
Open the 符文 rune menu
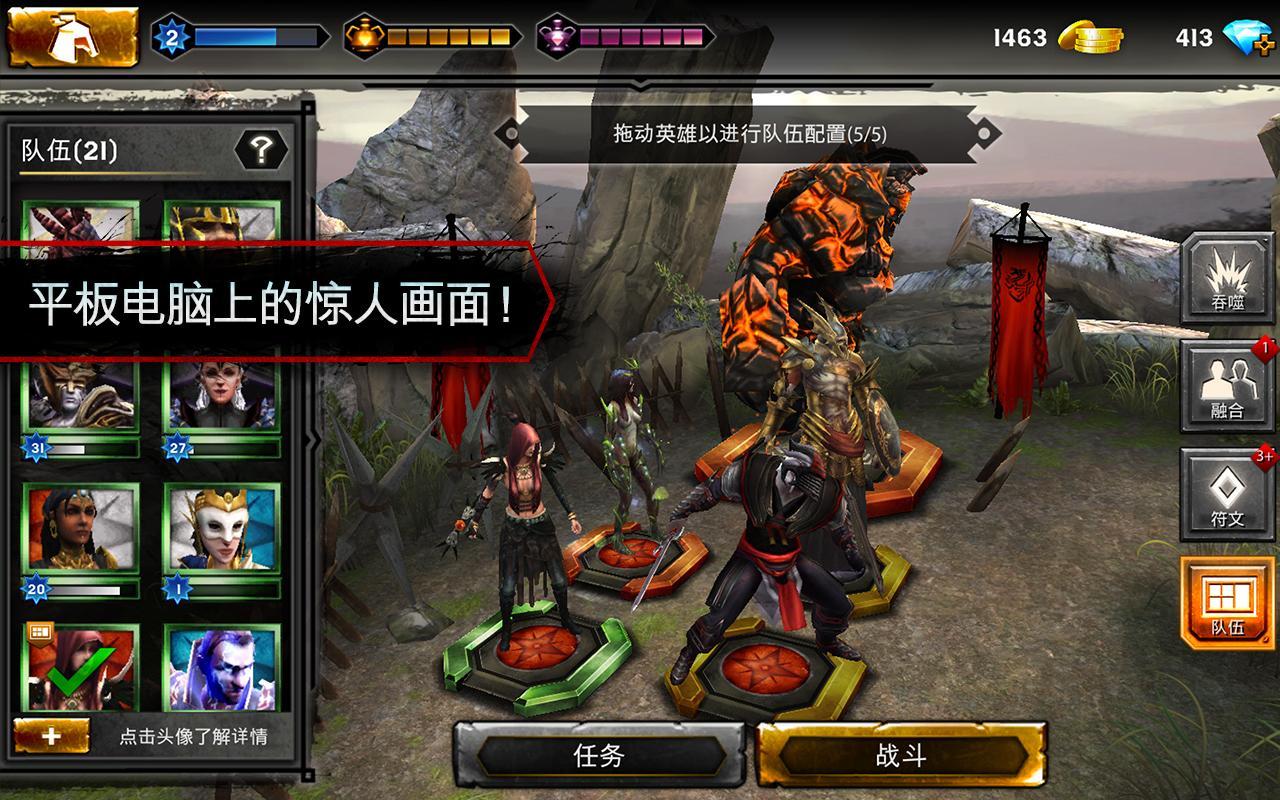(x=1227, y=494)
